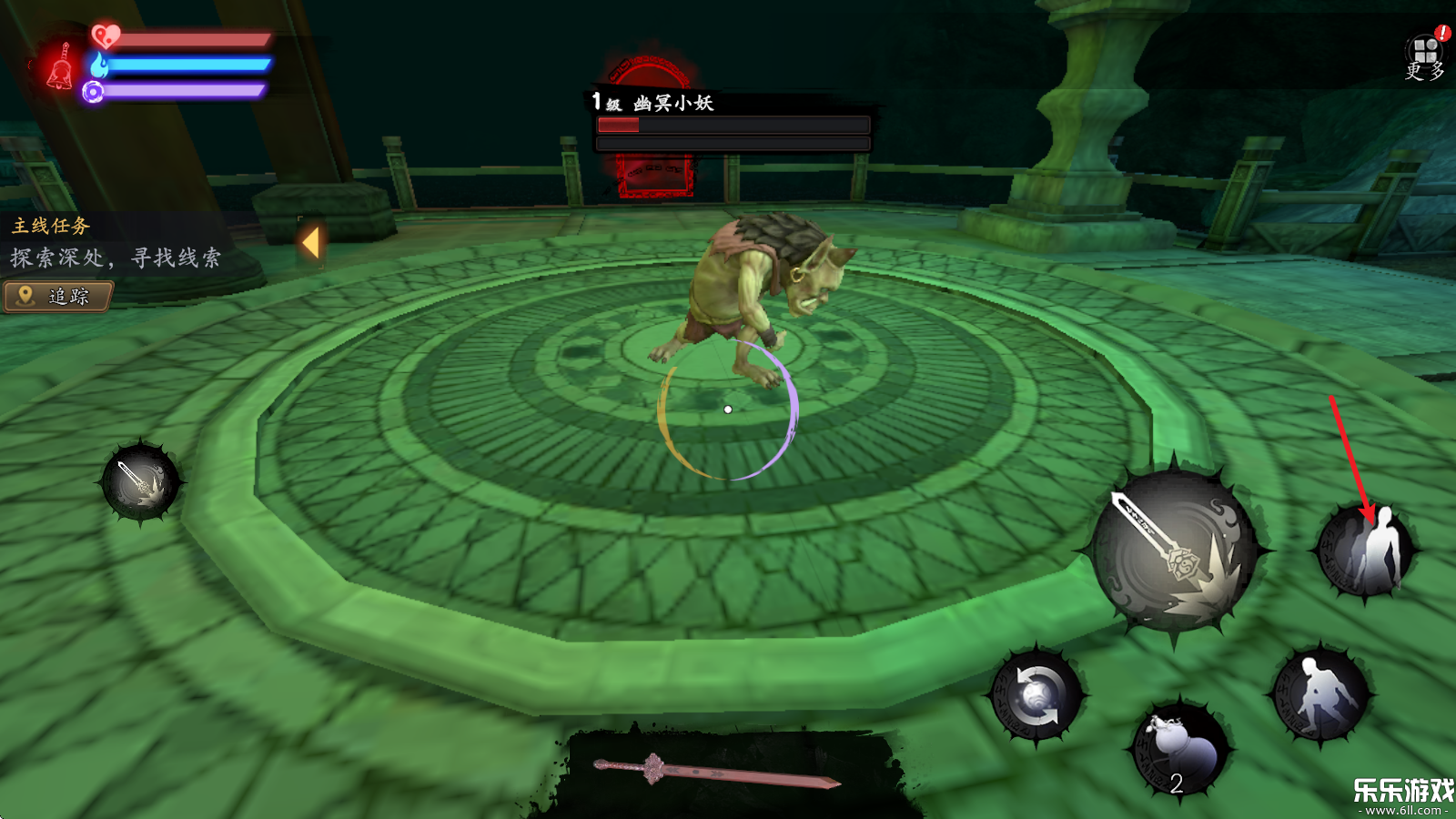Collapse the quest panel with the arrow
This screenshot has height=819, width=1456.
pos(310,243)
